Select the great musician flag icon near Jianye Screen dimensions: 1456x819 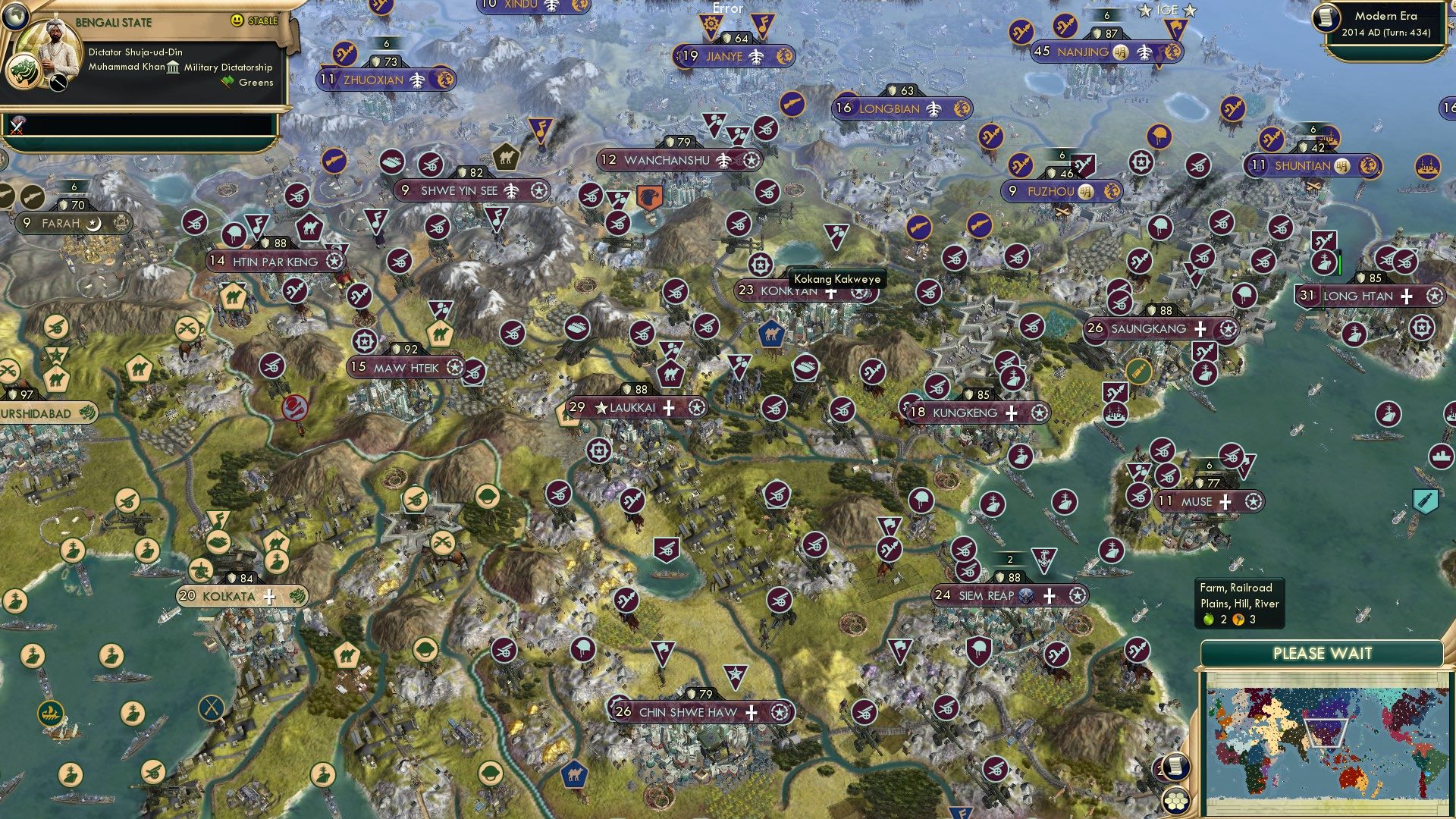764,24
